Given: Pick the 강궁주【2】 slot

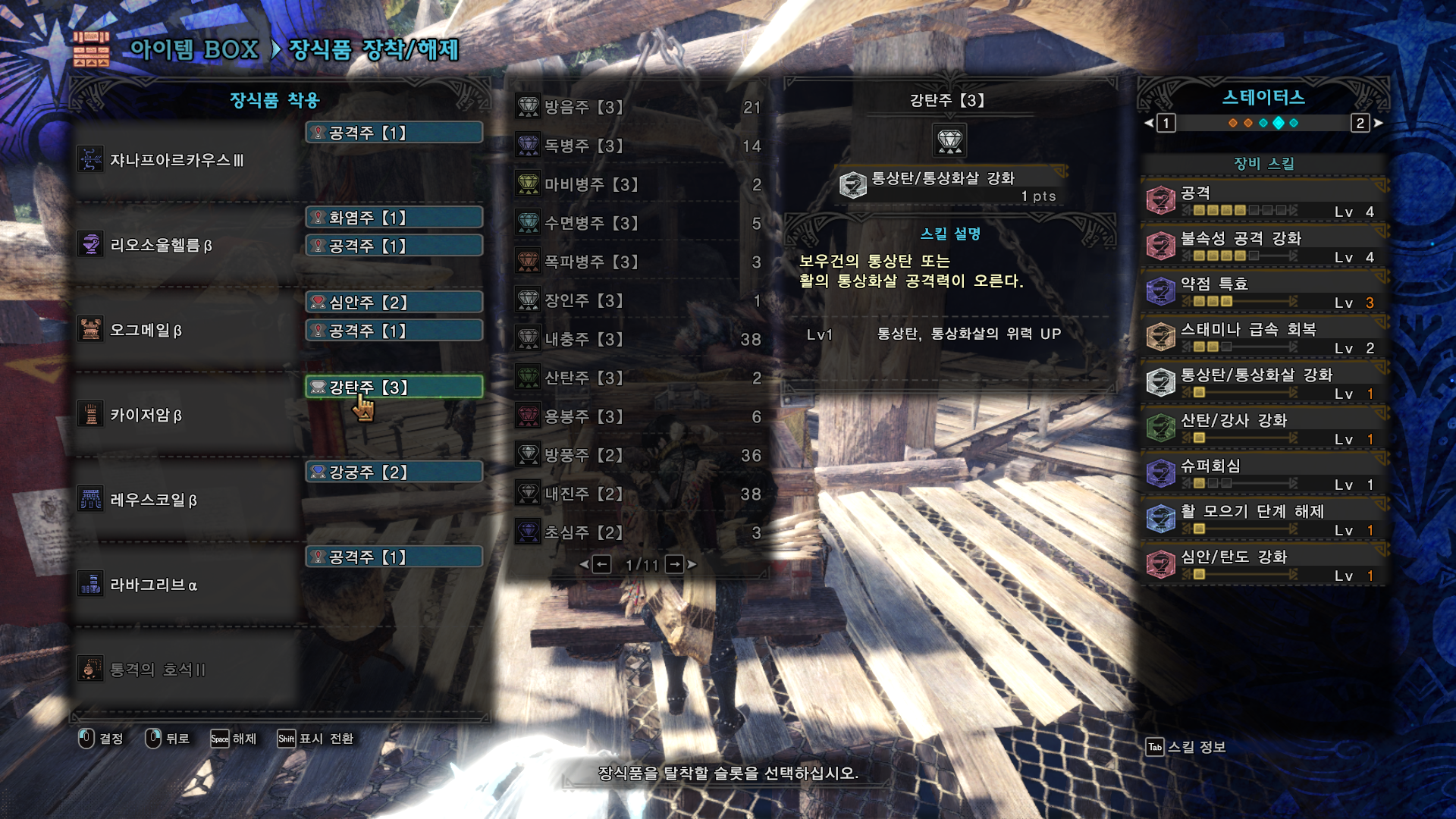Looking at the screenshot, I should [x=394, y=472].
